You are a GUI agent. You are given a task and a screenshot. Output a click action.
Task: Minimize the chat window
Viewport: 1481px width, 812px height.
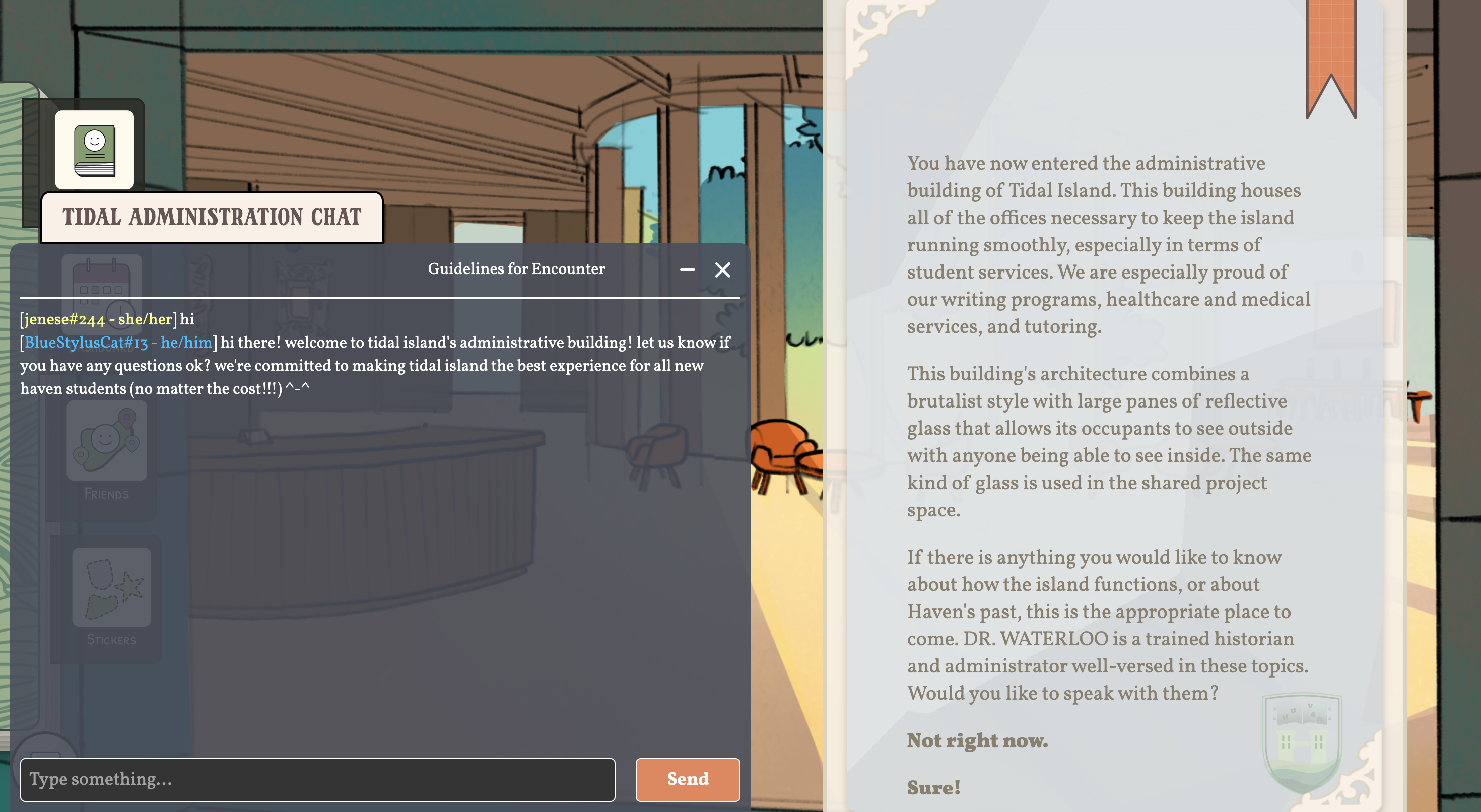pyautogui.click(x=687, y=269)
